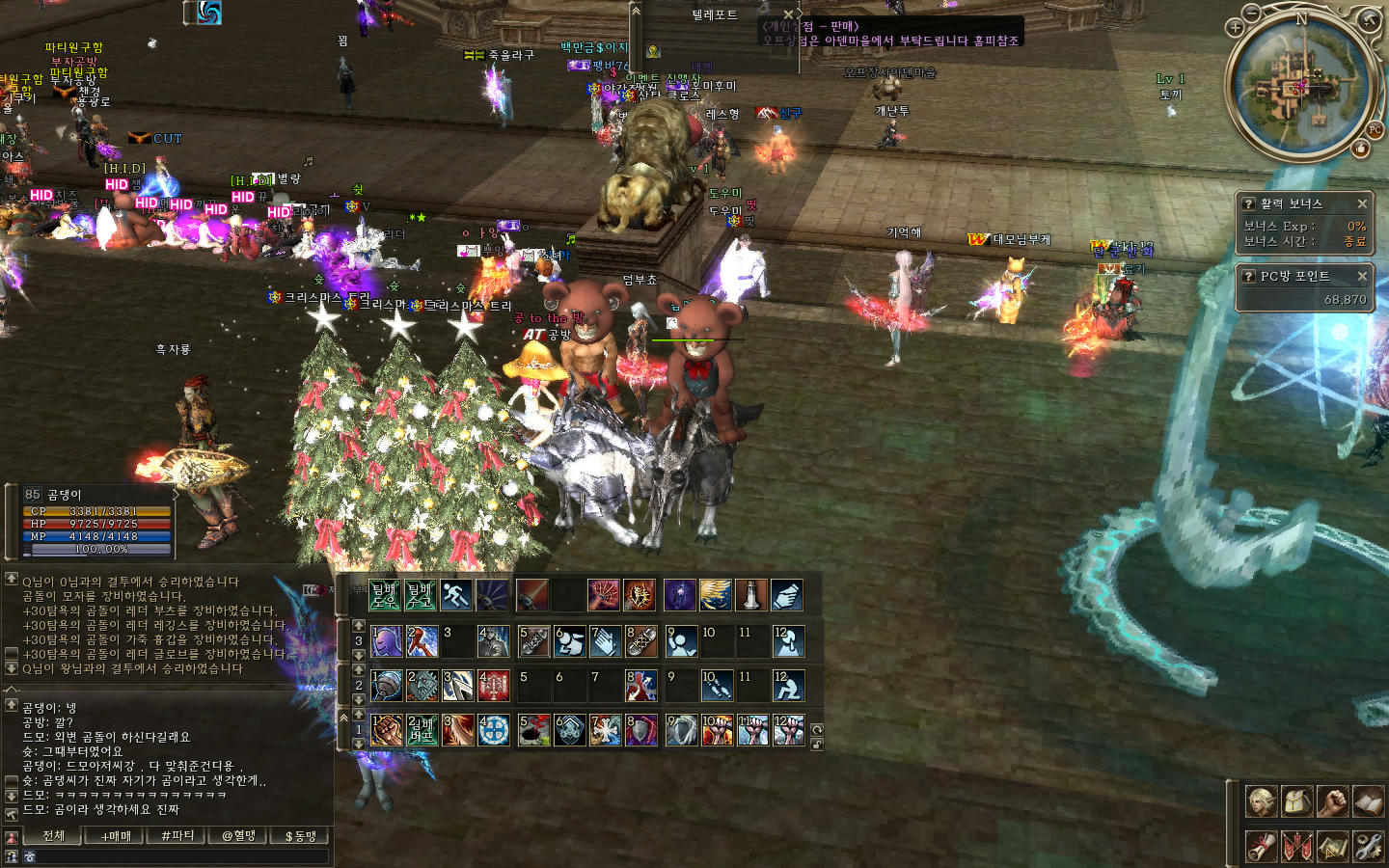Show the 전체 all-chat tab
Viewport: 1389px width, 868px height.
point(54,836)
